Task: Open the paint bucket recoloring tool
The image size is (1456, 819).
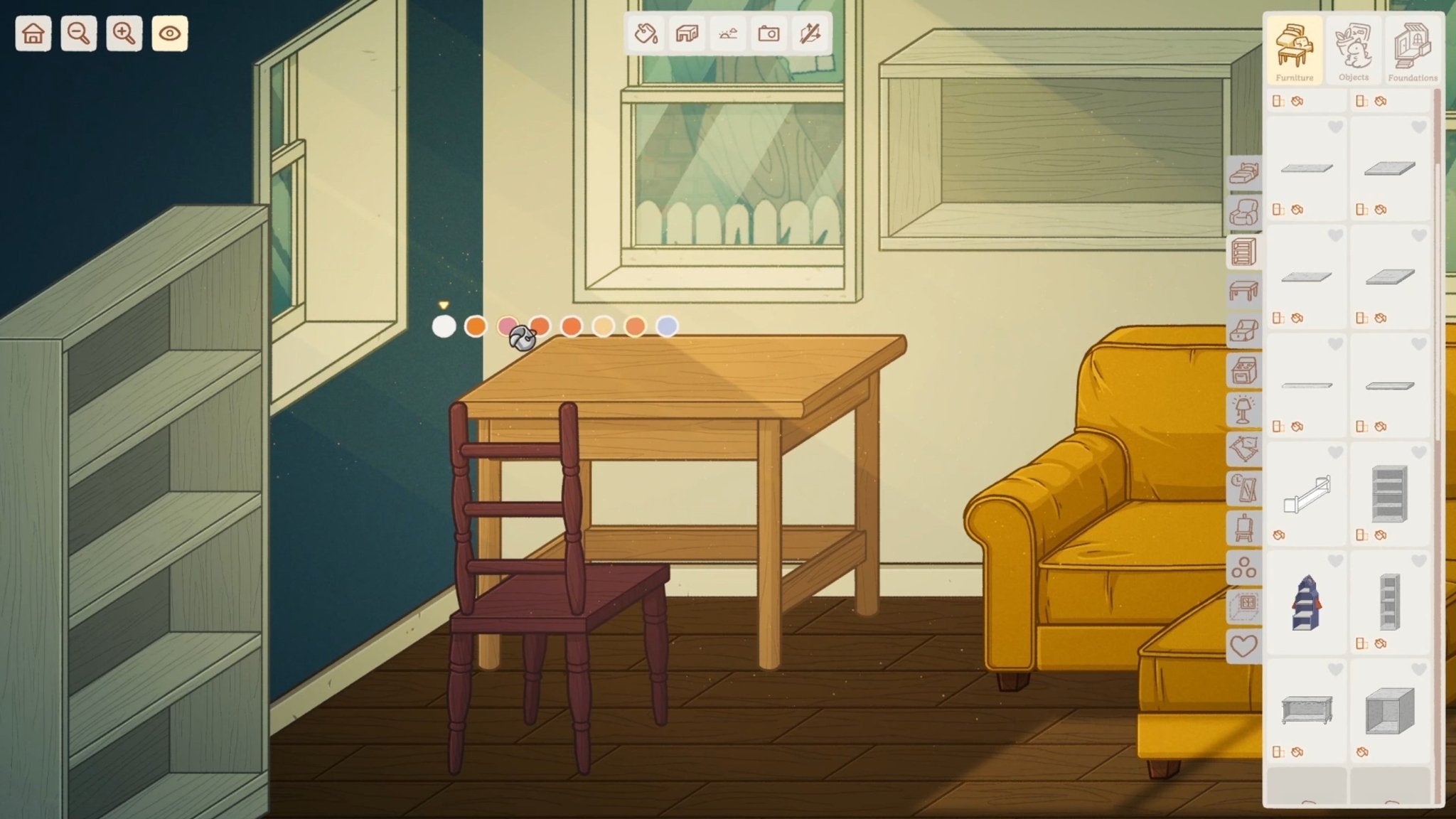Action: [x=645, y=32]
